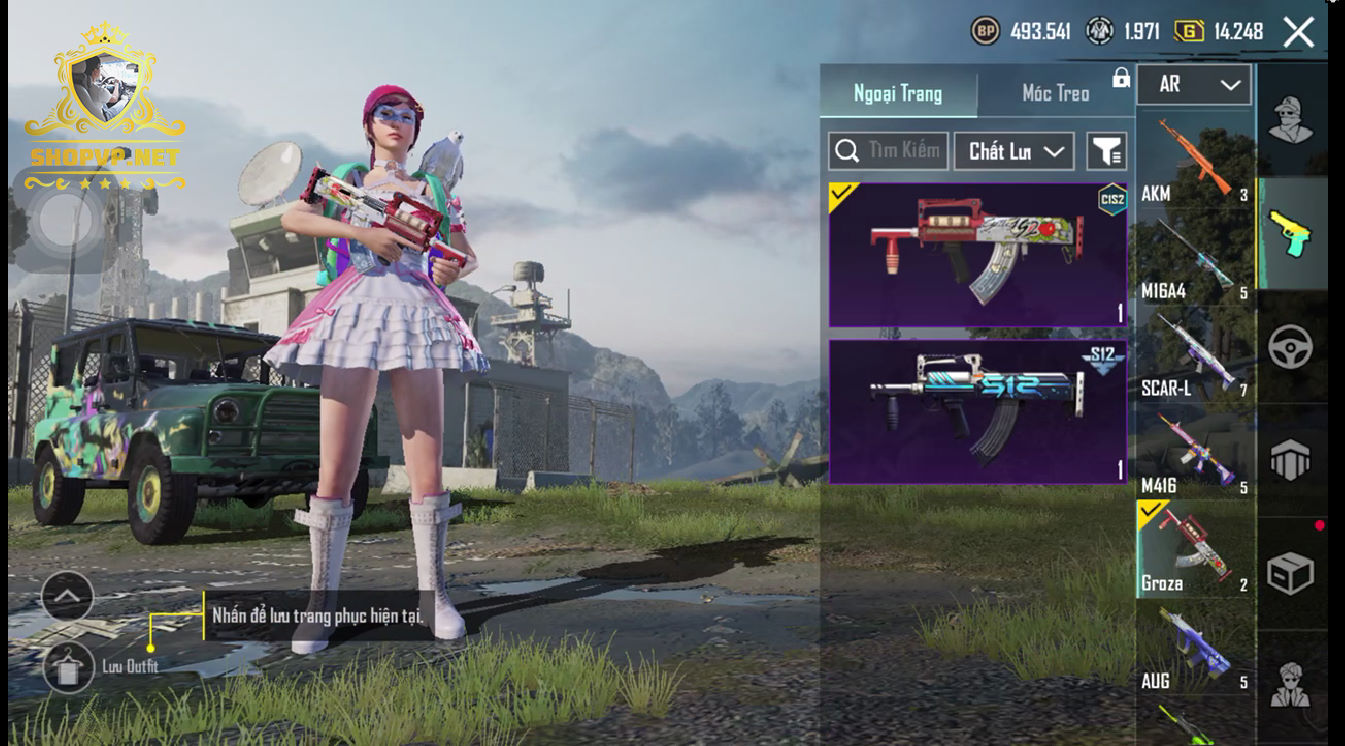Open the Chất Lượng sort dropdown
This screenshot has height=746, width=1345.
(x=1014, y=151)
